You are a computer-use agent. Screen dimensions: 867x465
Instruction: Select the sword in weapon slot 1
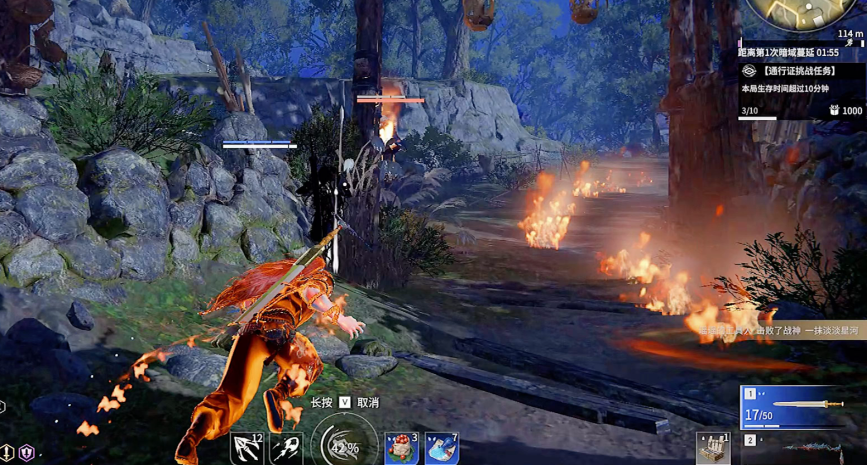coord(802,405)
